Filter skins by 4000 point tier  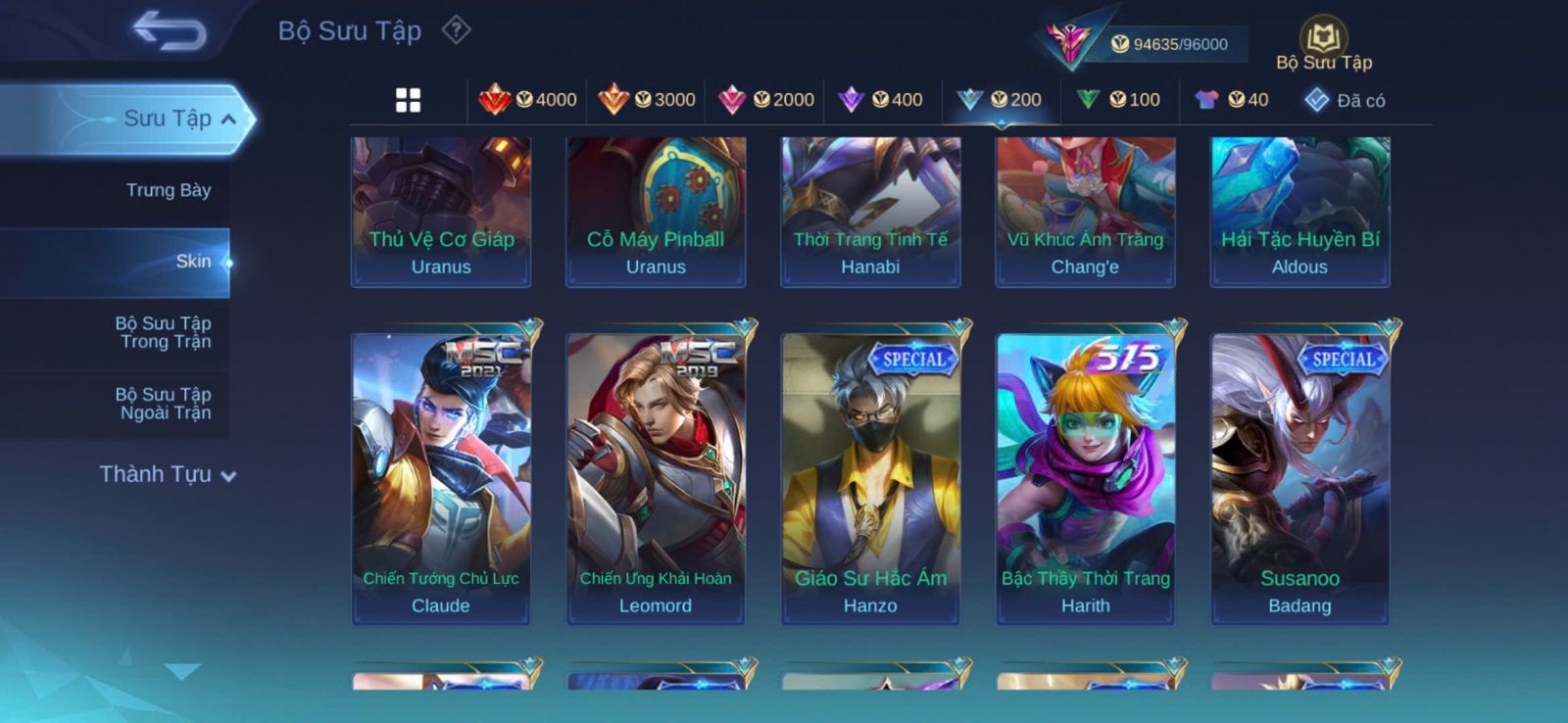click(x=528, y=100)
